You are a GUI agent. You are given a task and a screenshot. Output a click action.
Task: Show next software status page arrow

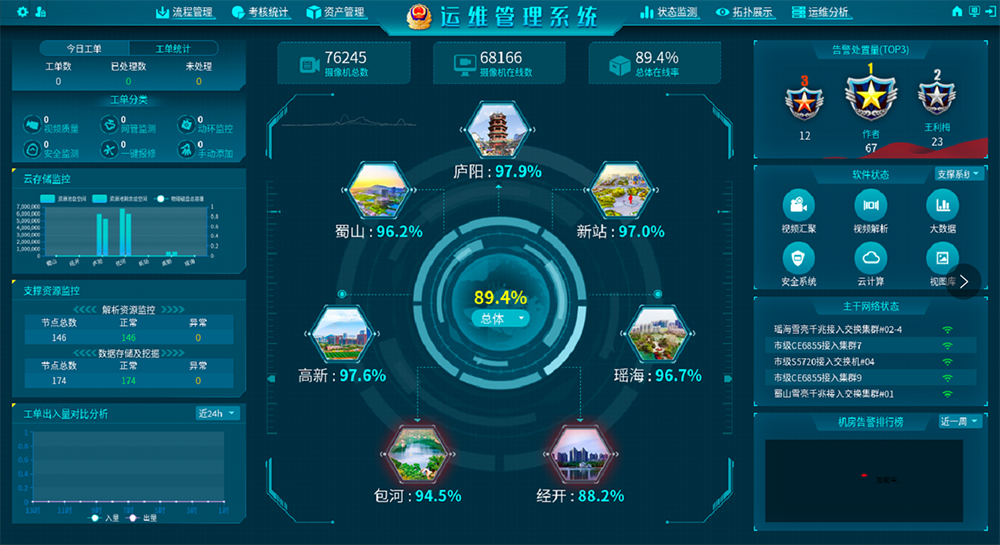(964, 281)
